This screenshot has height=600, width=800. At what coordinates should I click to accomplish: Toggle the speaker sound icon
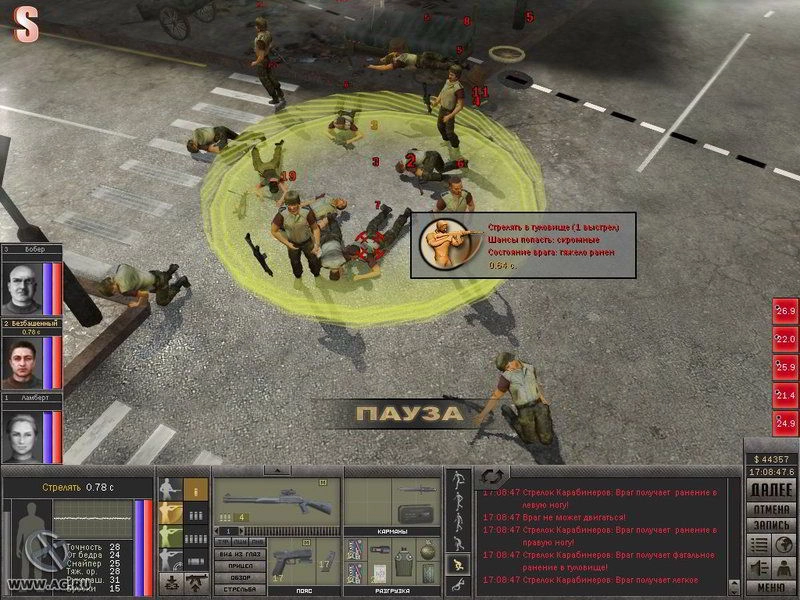click(x=757, y=567)
